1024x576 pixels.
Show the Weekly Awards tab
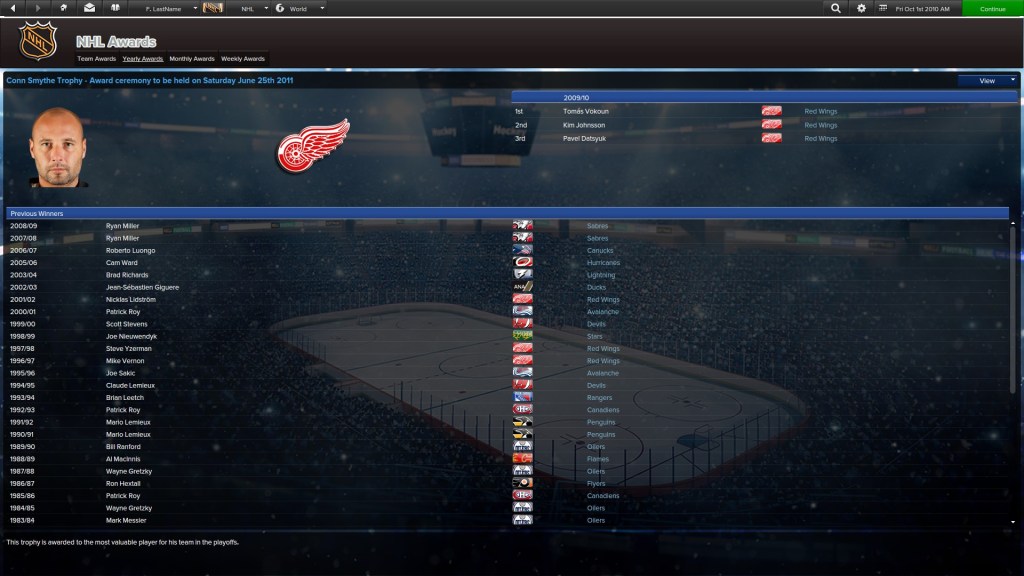tap(243, 59)
